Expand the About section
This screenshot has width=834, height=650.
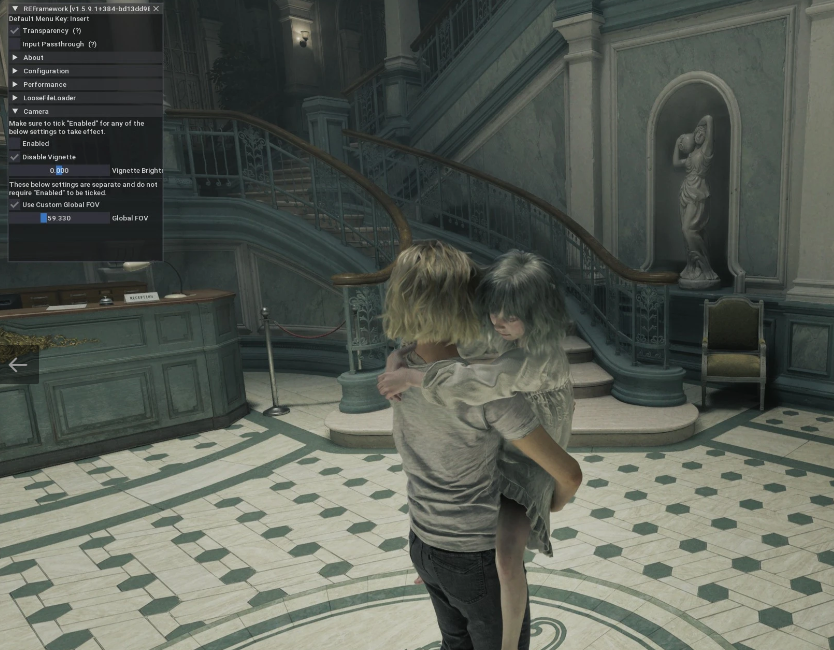click(x=14, y=58)
